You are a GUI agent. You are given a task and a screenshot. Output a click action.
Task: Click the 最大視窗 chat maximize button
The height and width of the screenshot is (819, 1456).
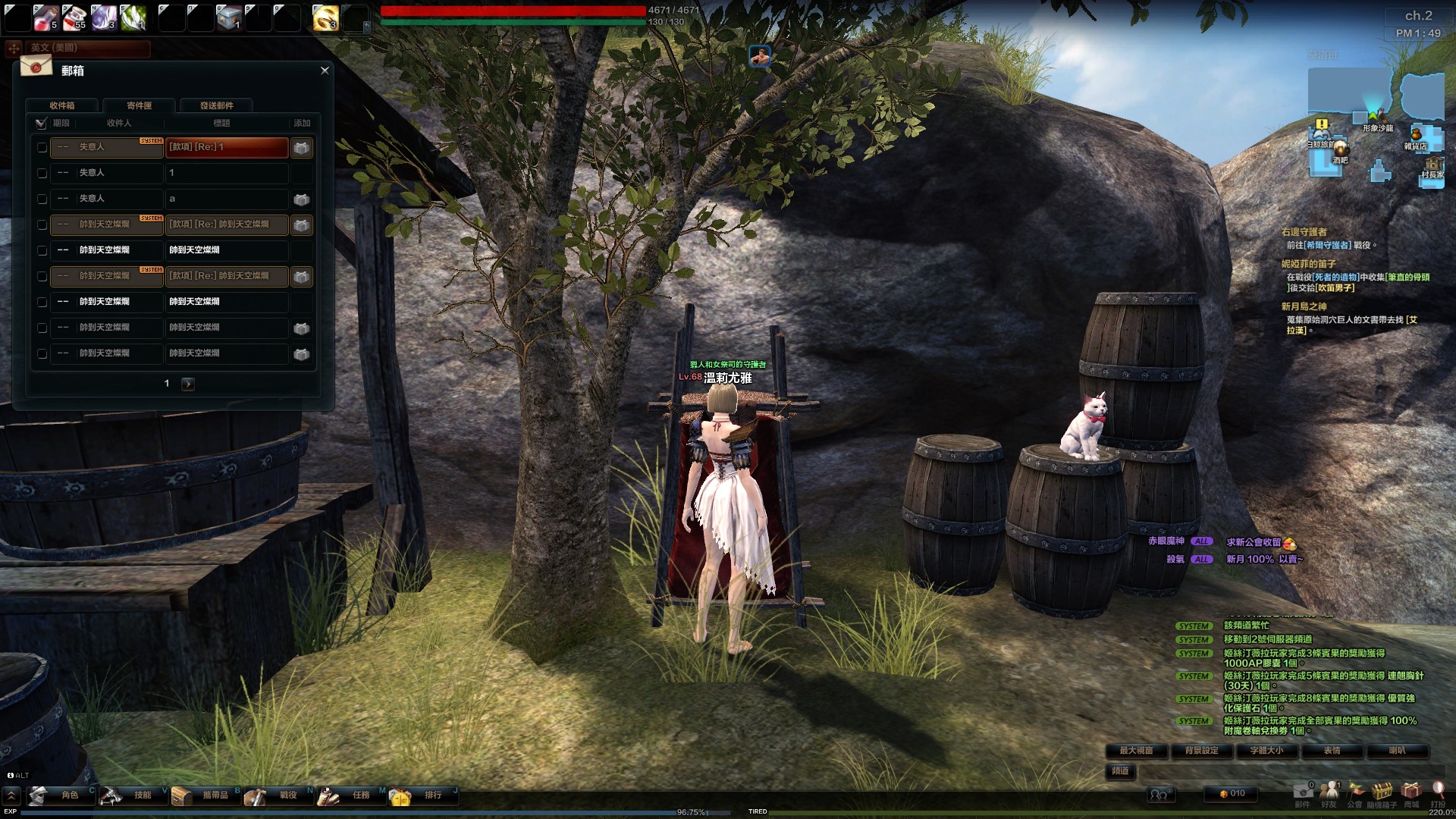pyautogui.click(x=1136, y=751)
